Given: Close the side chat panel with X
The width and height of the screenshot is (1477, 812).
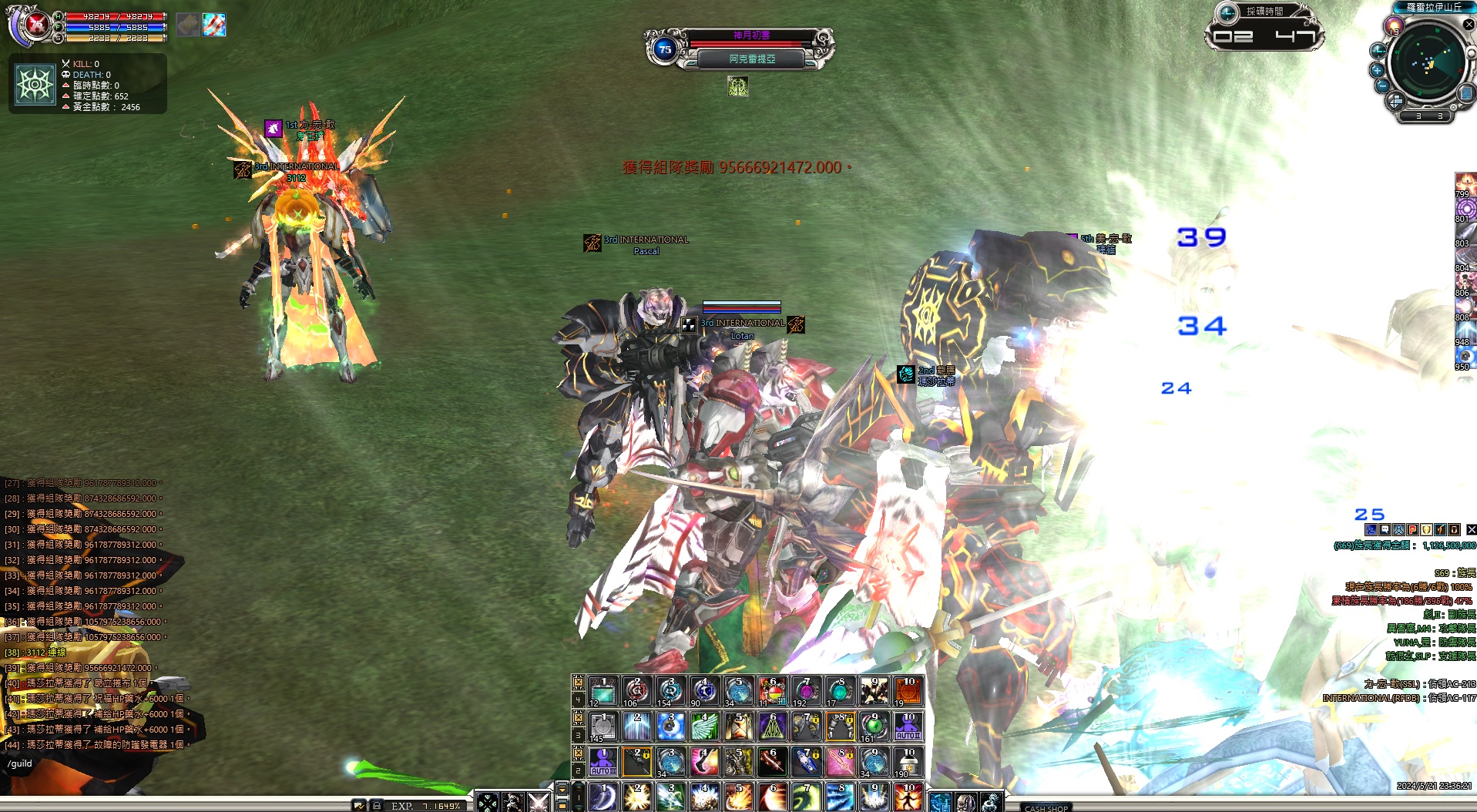Looking at the screenshot, I should (x=1471, y=530).
